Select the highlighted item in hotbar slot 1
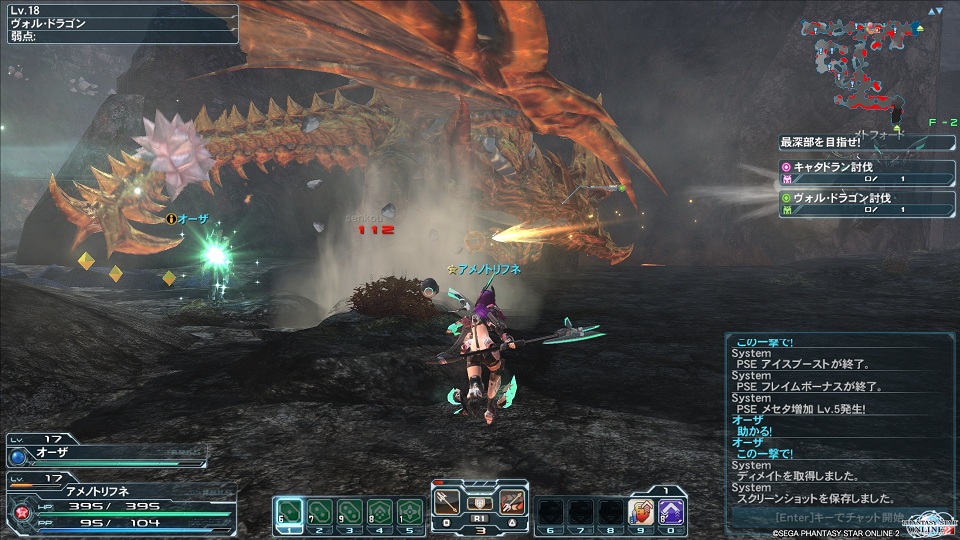Viewport: 960px width, 540px height. pos(289,512)
